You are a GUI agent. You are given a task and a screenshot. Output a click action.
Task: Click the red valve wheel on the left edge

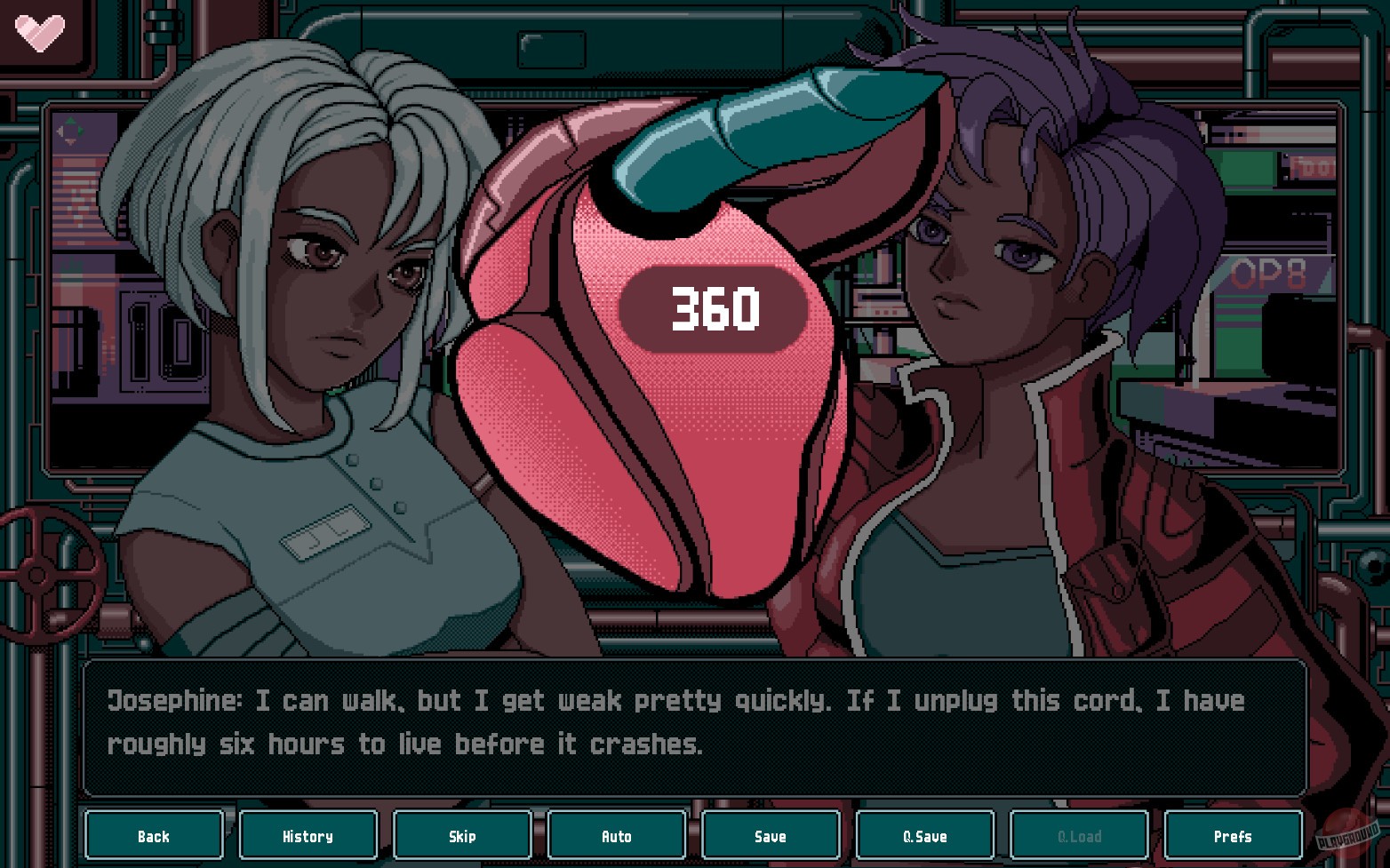coord(37,573)
